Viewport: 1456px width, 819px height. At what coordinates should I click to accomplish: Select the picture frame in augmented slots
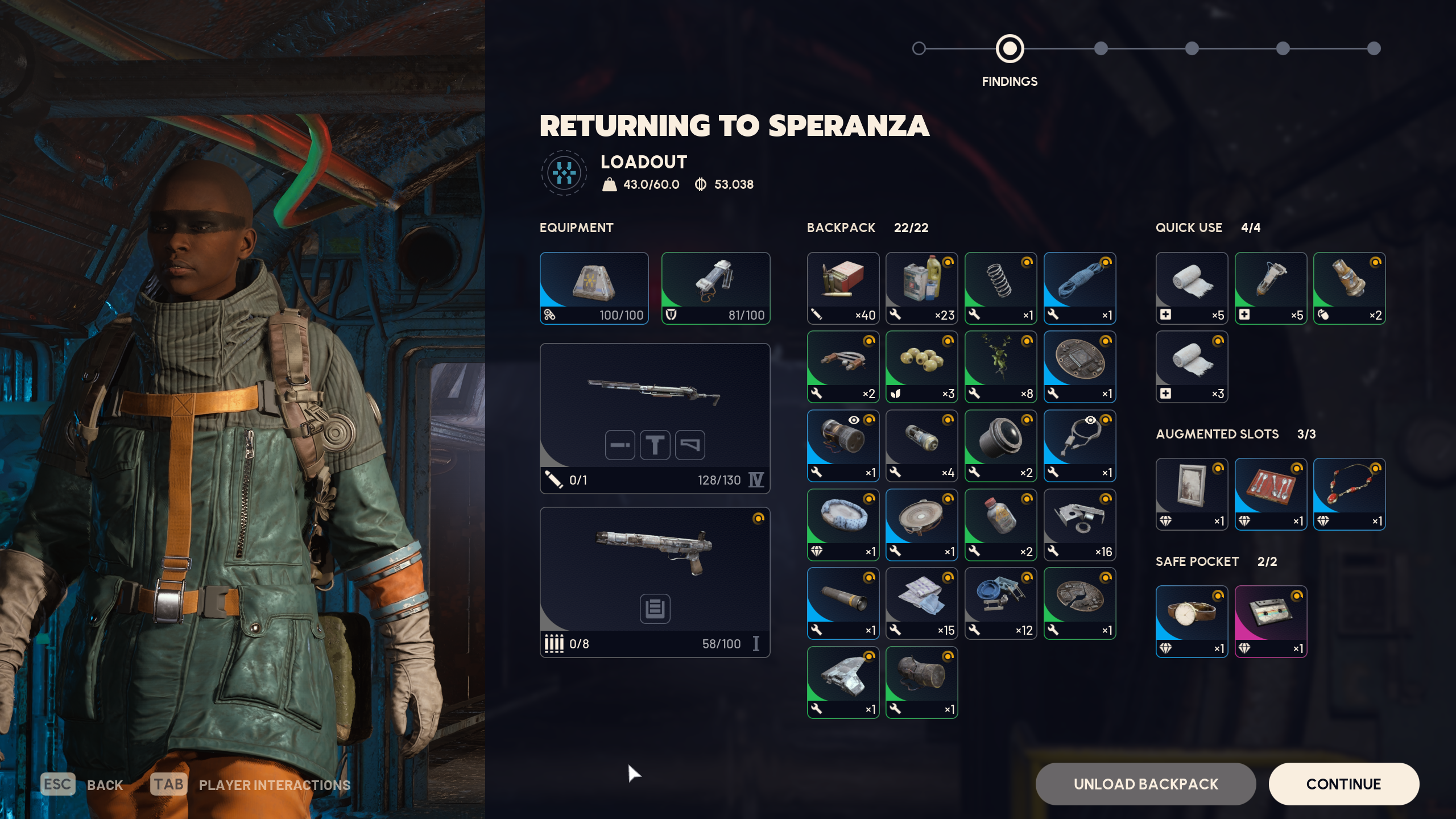click(x=1192, y=494)
